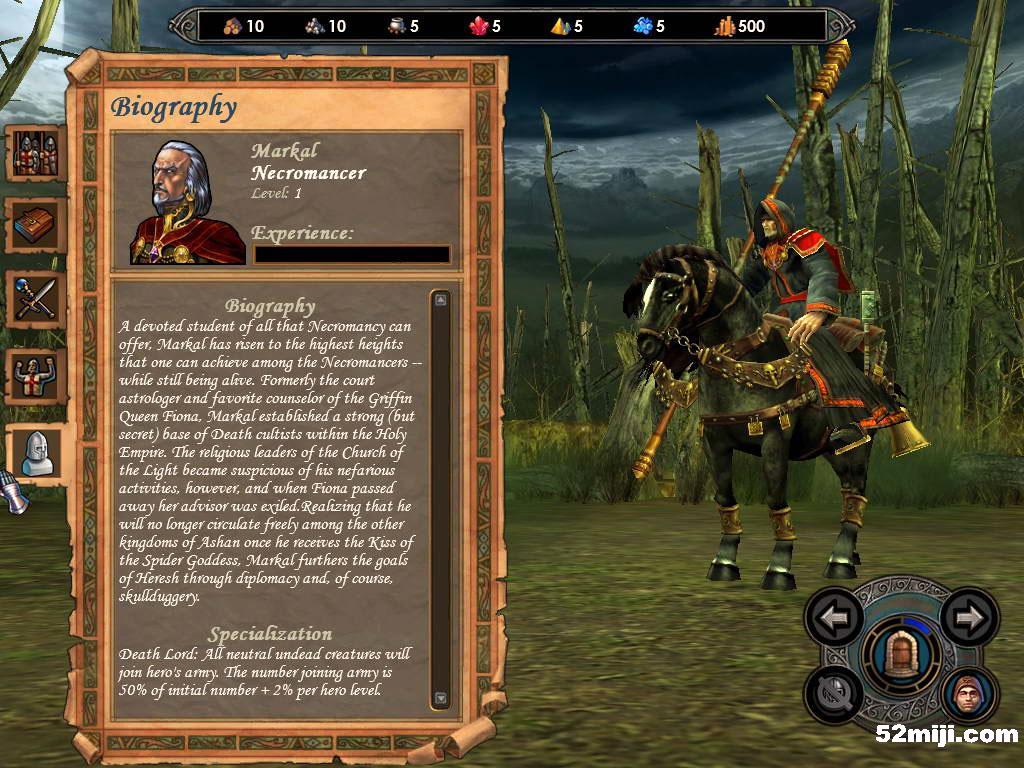Viewport: 1024px width, 768px height.
Task: Open the army tab with soldiers icon
Action: click(36, 153)
